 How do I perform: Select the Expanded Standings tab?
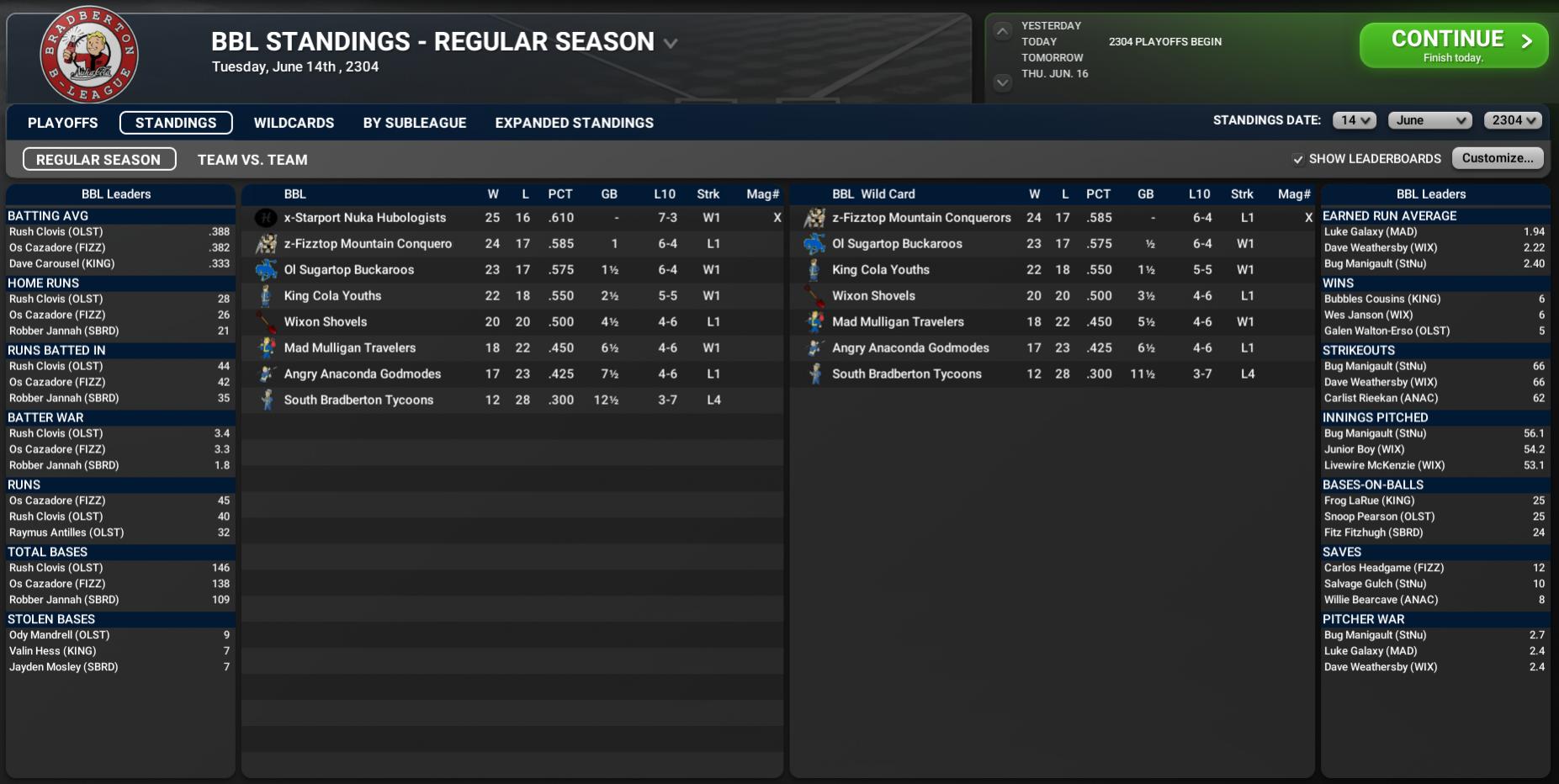click(x=574, y=123)
